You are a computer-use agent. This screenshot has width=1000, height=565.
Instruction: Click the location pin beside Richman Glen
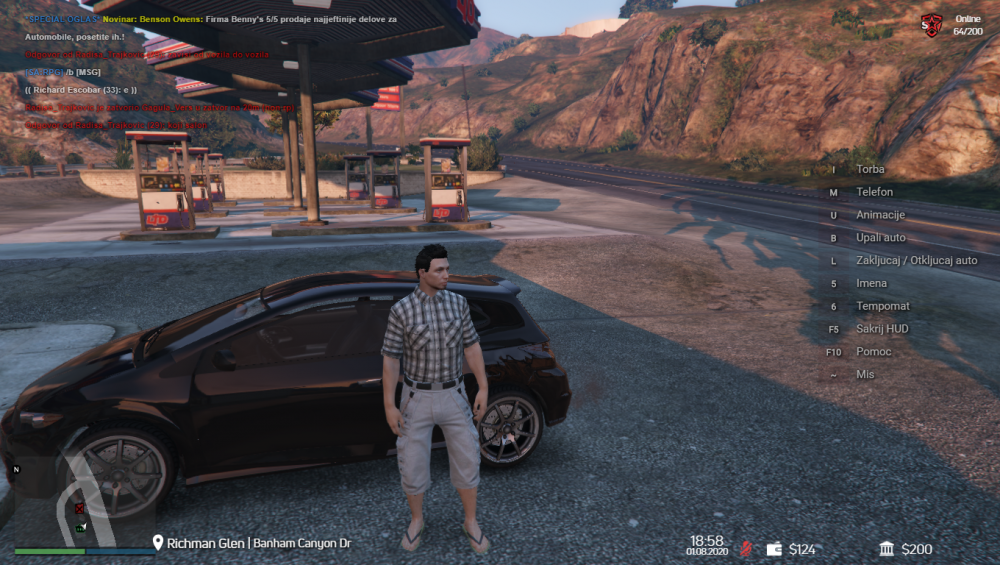point(157,543)
